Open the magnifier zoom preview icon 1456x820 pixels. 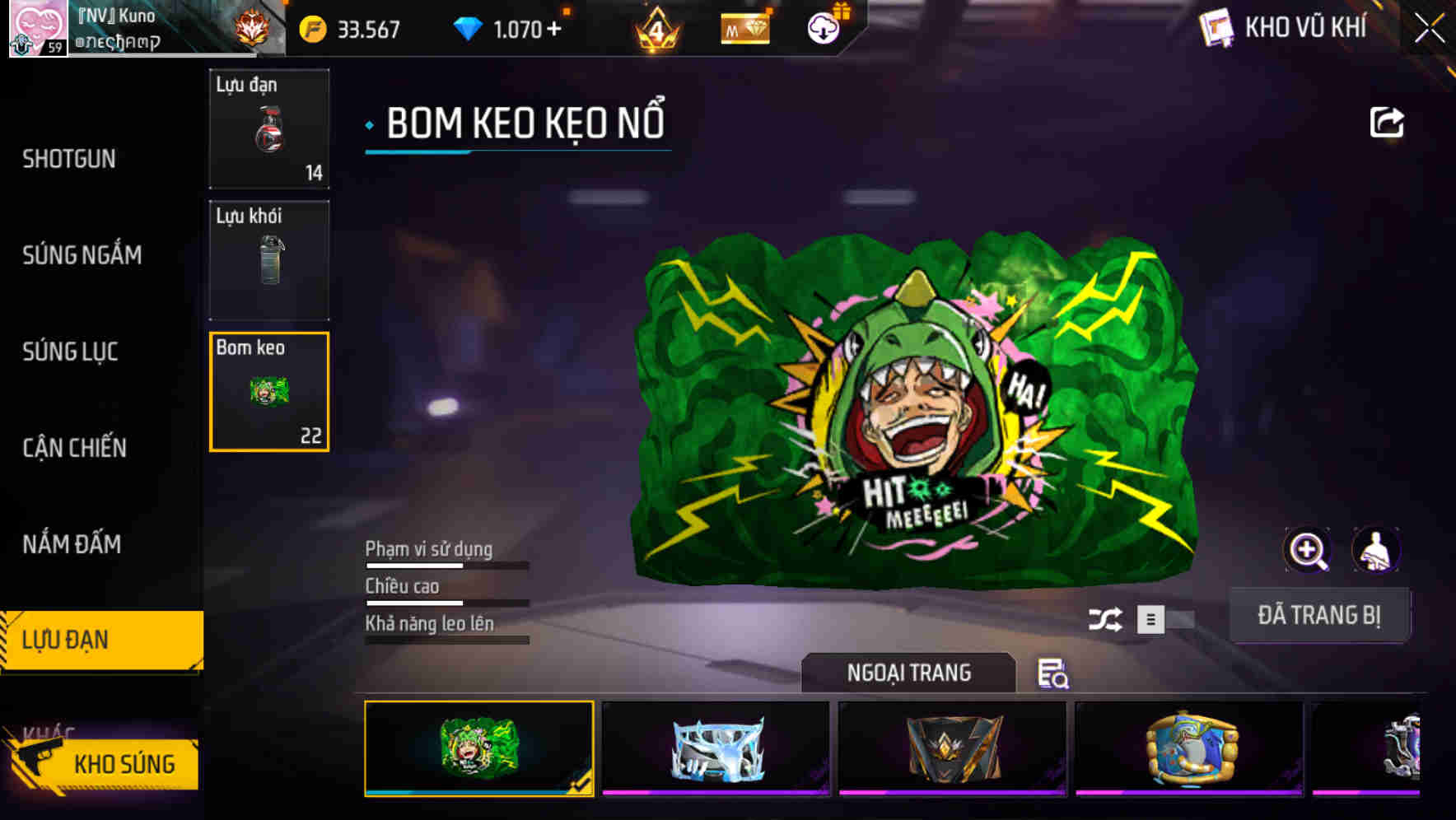coord(1307,550)
